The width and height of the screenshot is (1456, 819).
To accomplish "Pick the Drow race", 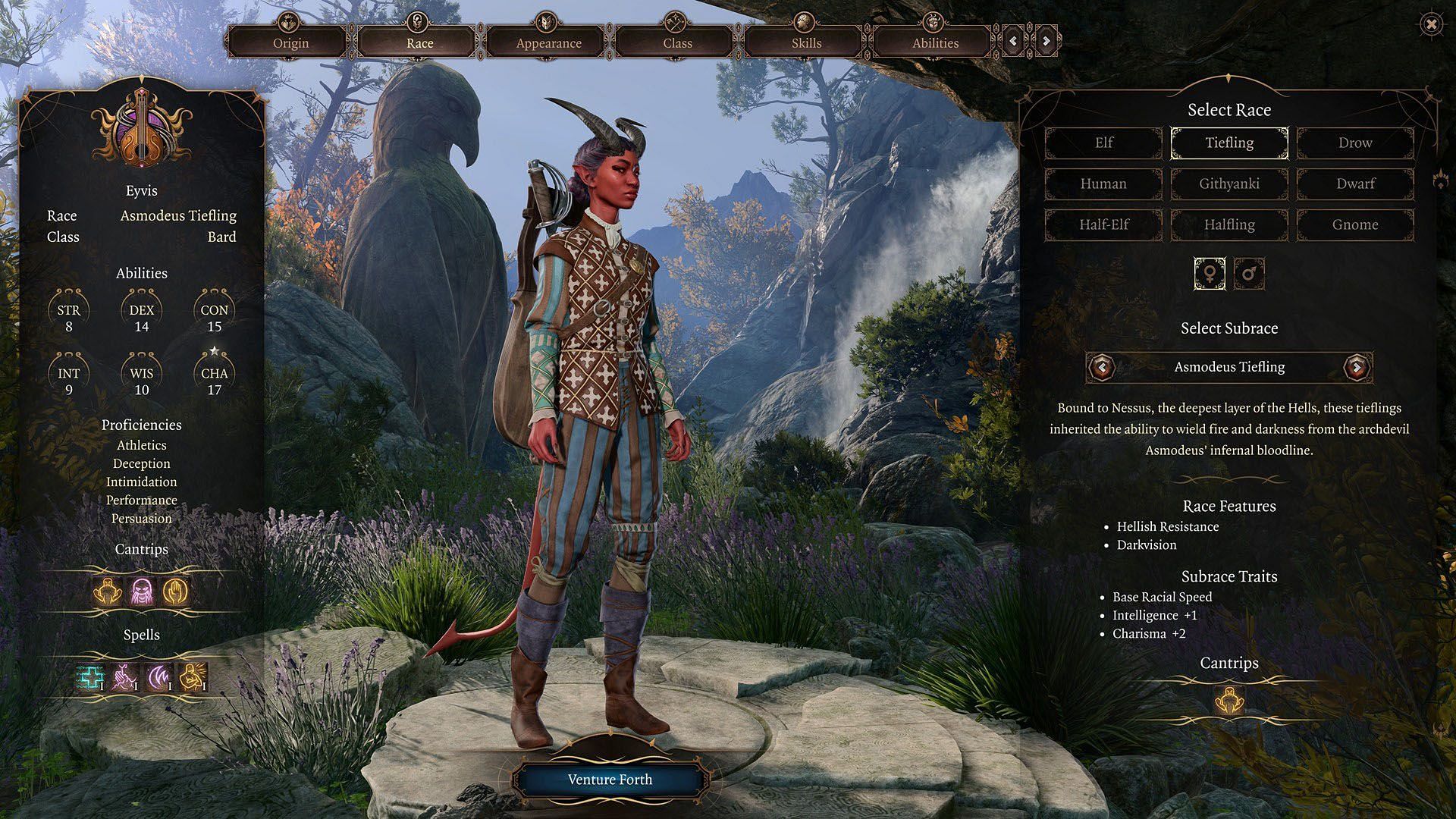I will click(1355, 143).
